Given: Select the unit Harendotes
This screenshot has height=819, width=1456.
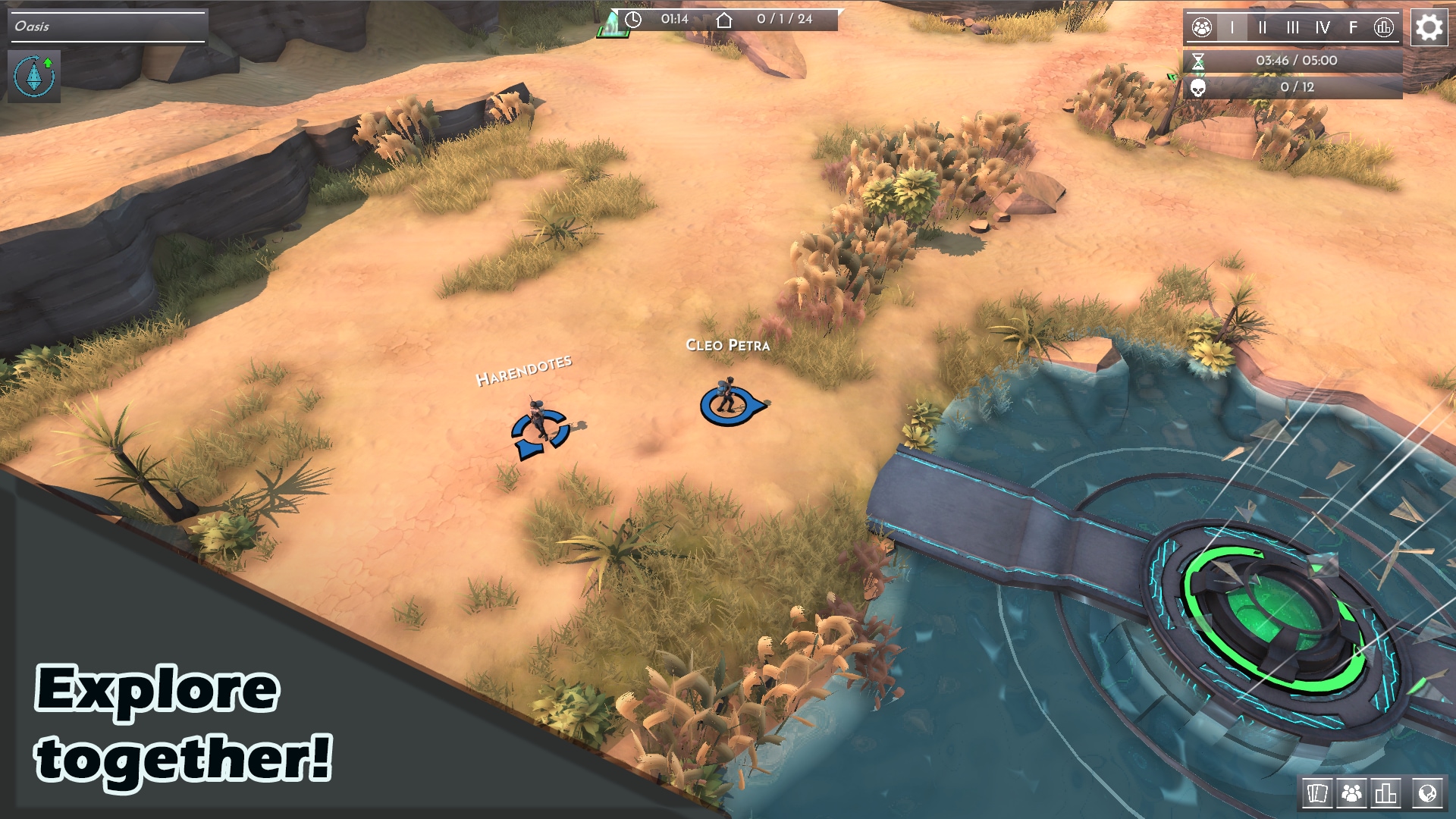Looking at the screenshot, I should 538,425.
